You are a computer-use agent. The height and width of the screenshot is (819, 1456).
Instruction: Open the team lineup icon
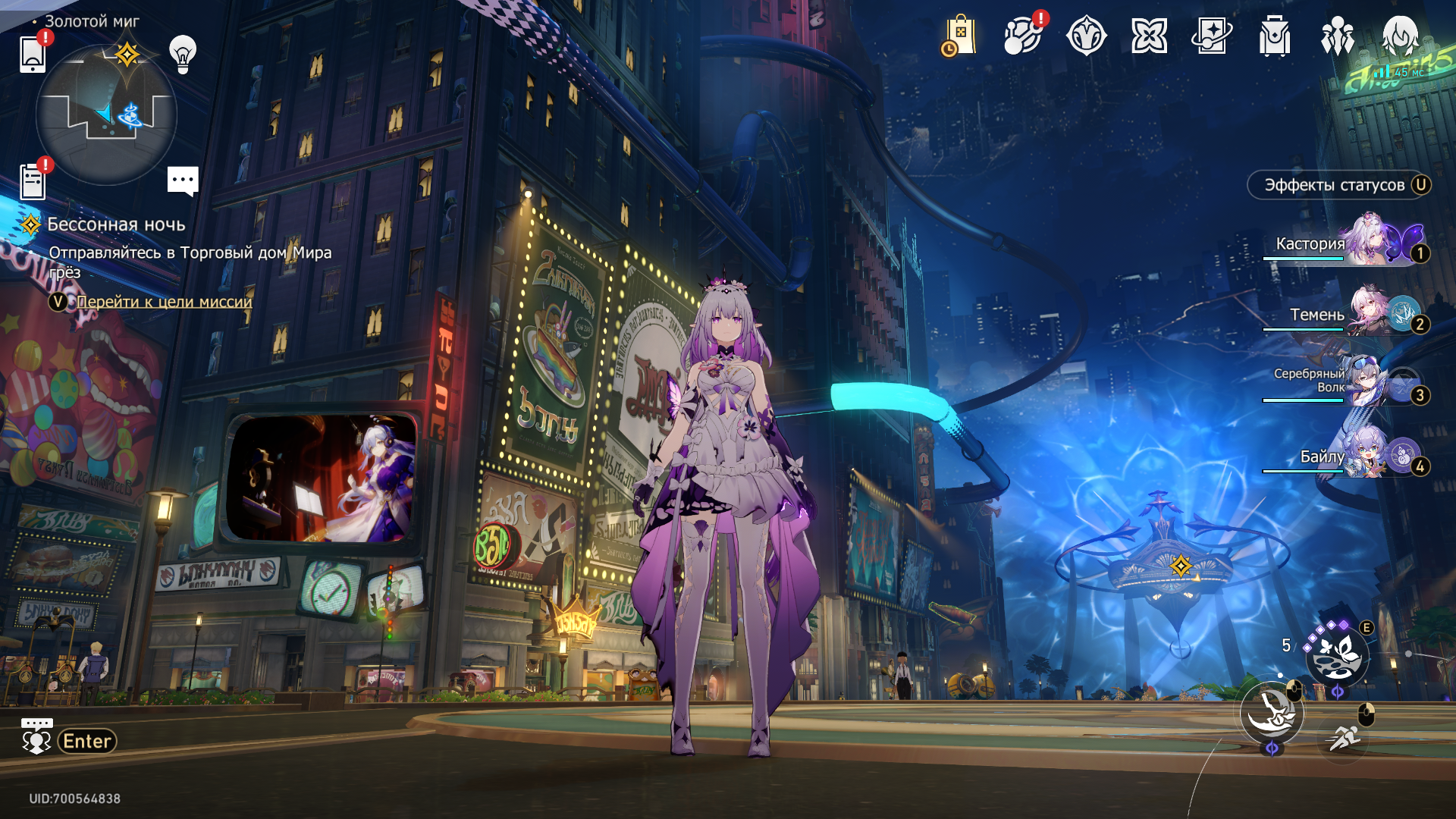click(x=1338, y=36)
